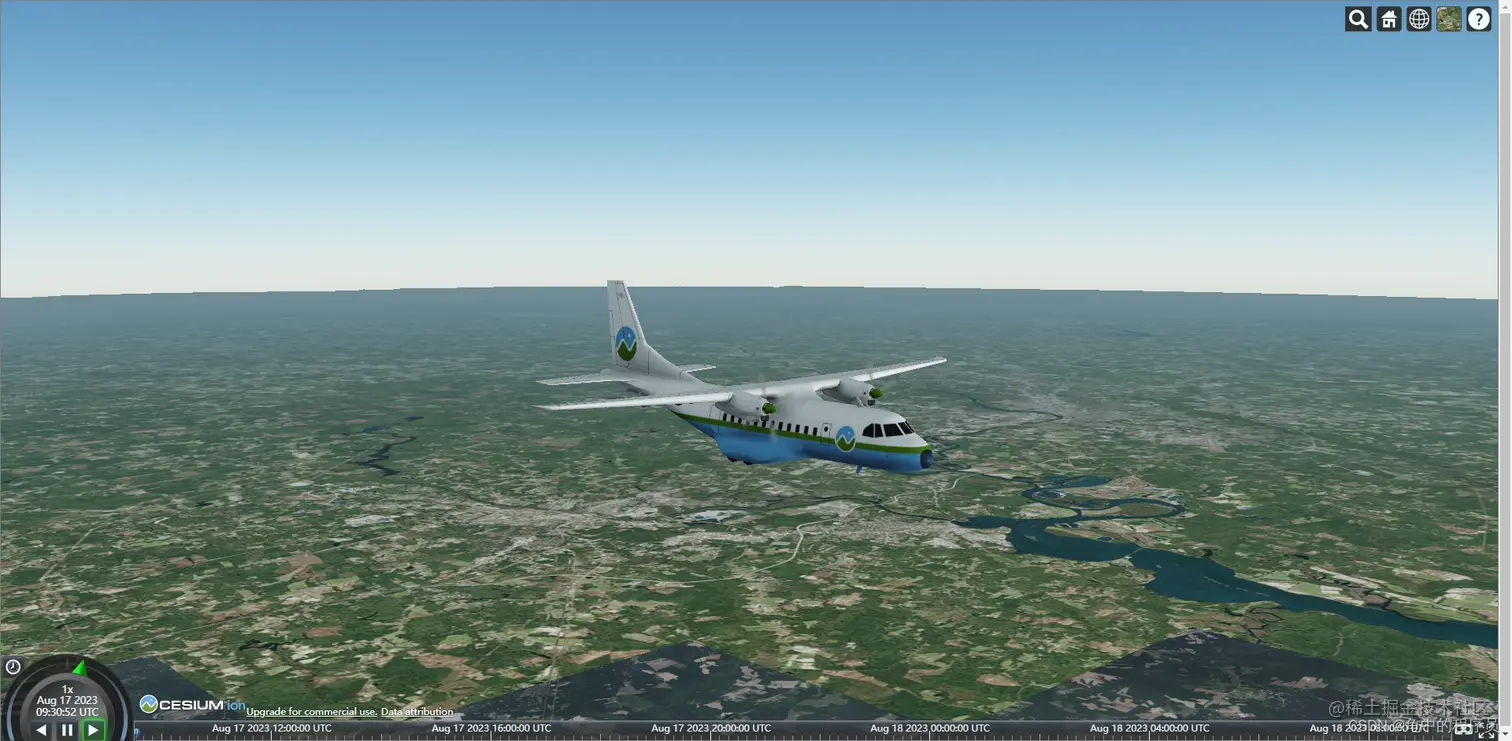Jump the timeline to Aug 18 2023 00:00 UTC
The image size is (1512, 741).
[930, 729]
